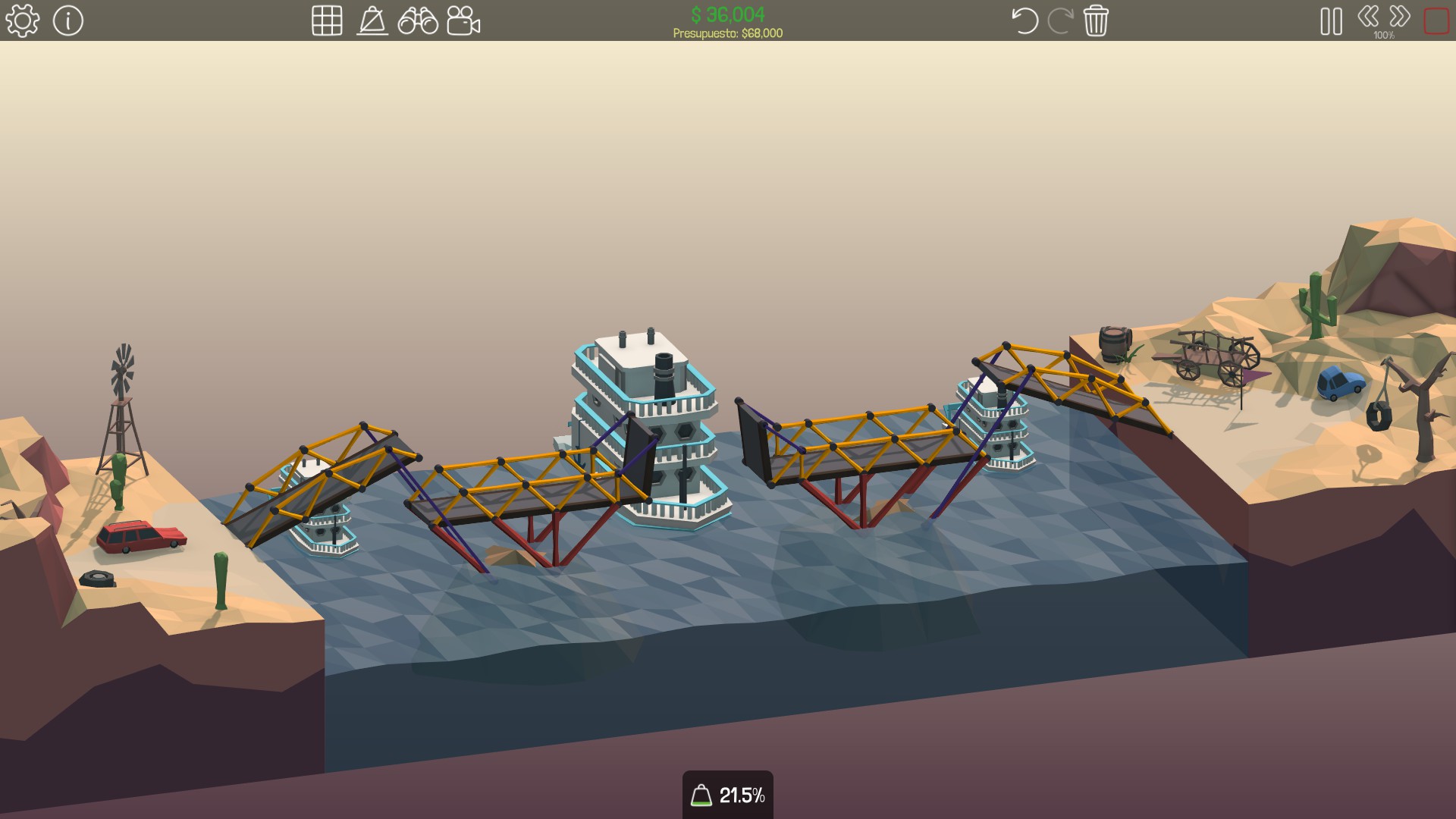Show level info panel

[68, 20]
